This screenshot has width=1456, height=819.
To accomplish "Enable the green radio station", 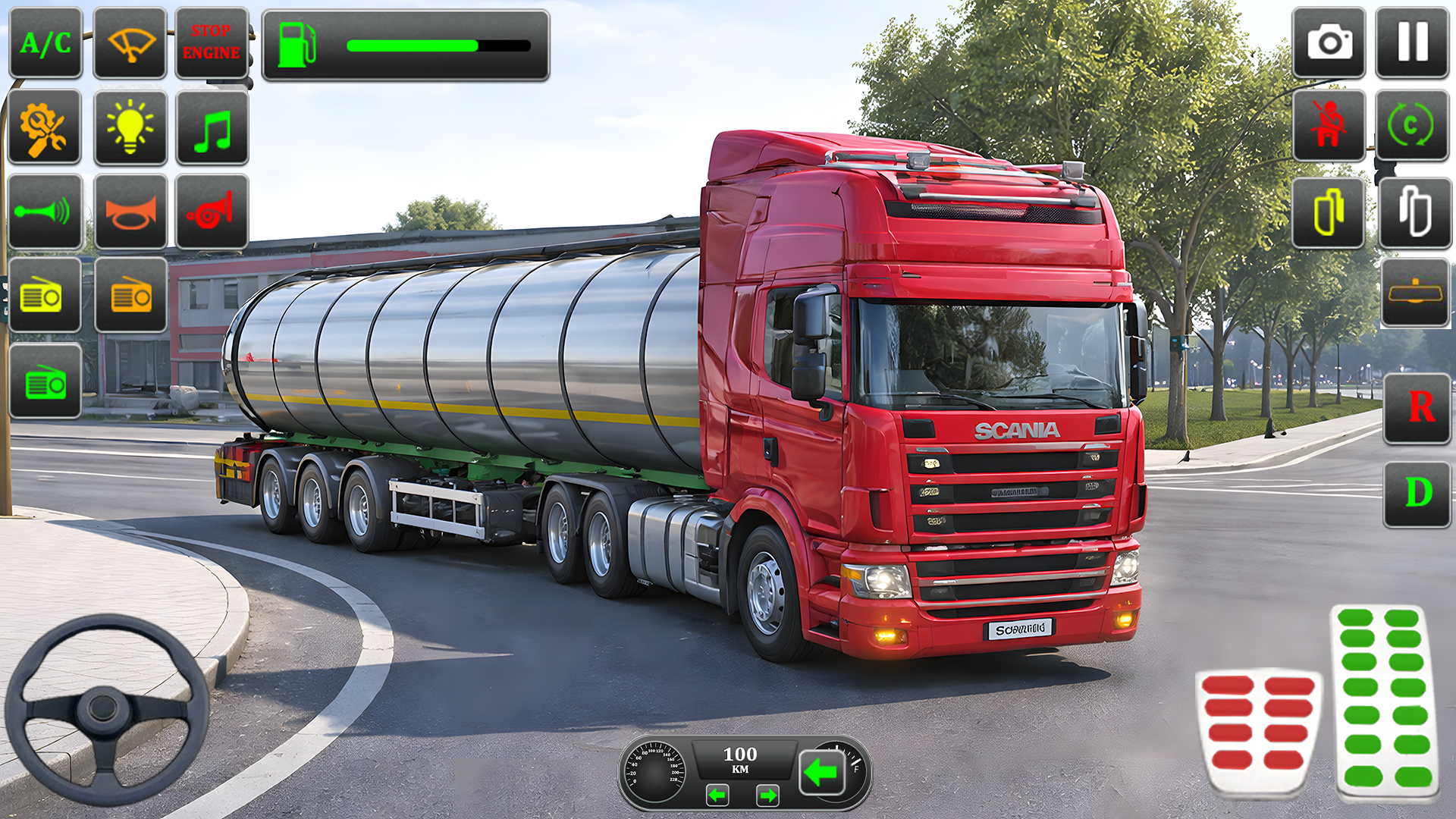I will pyautogui.click(x=45, y=381).
